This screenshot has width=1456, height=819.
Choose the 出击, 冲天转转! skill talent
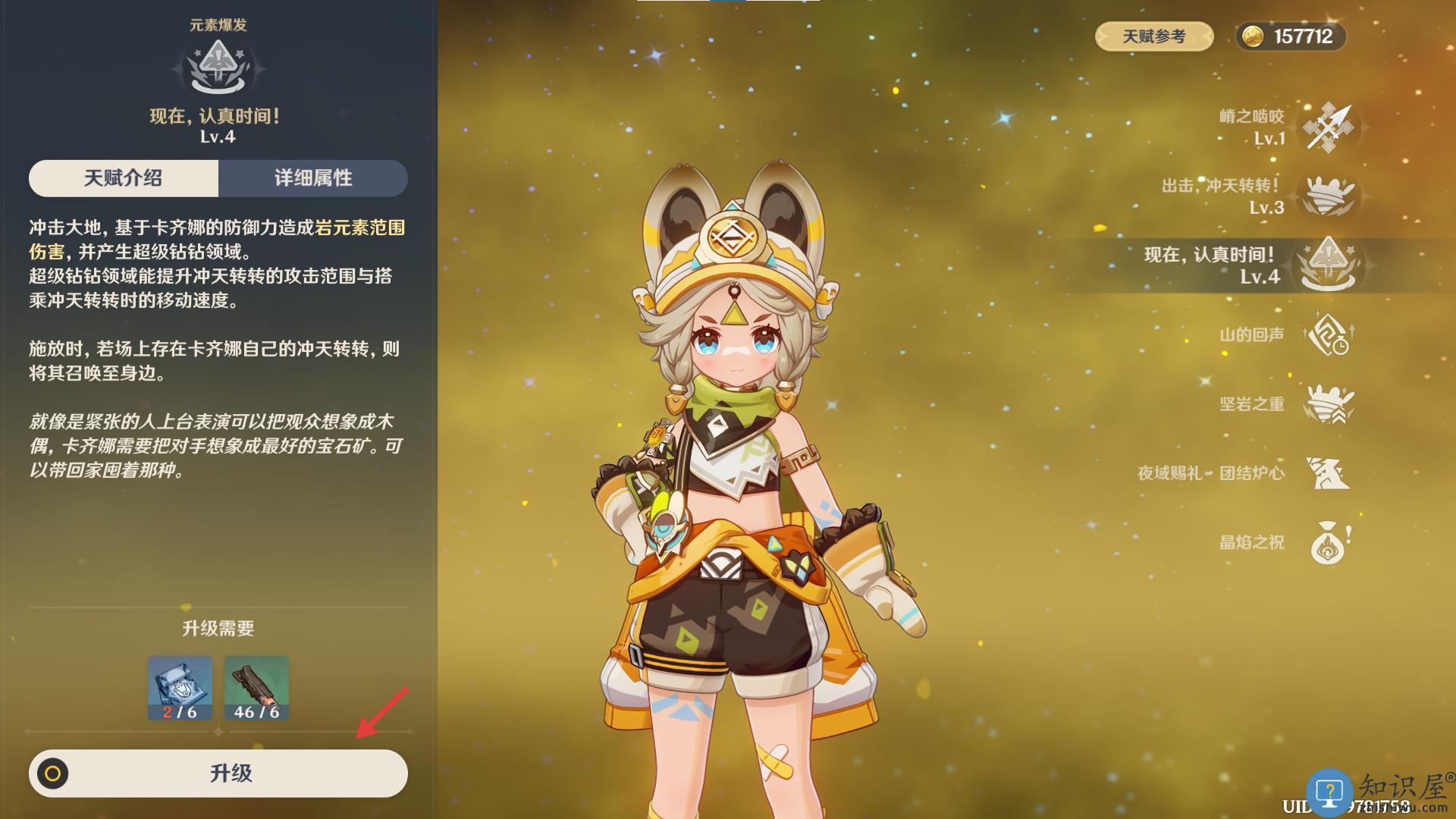click(x=1328, y=196)
